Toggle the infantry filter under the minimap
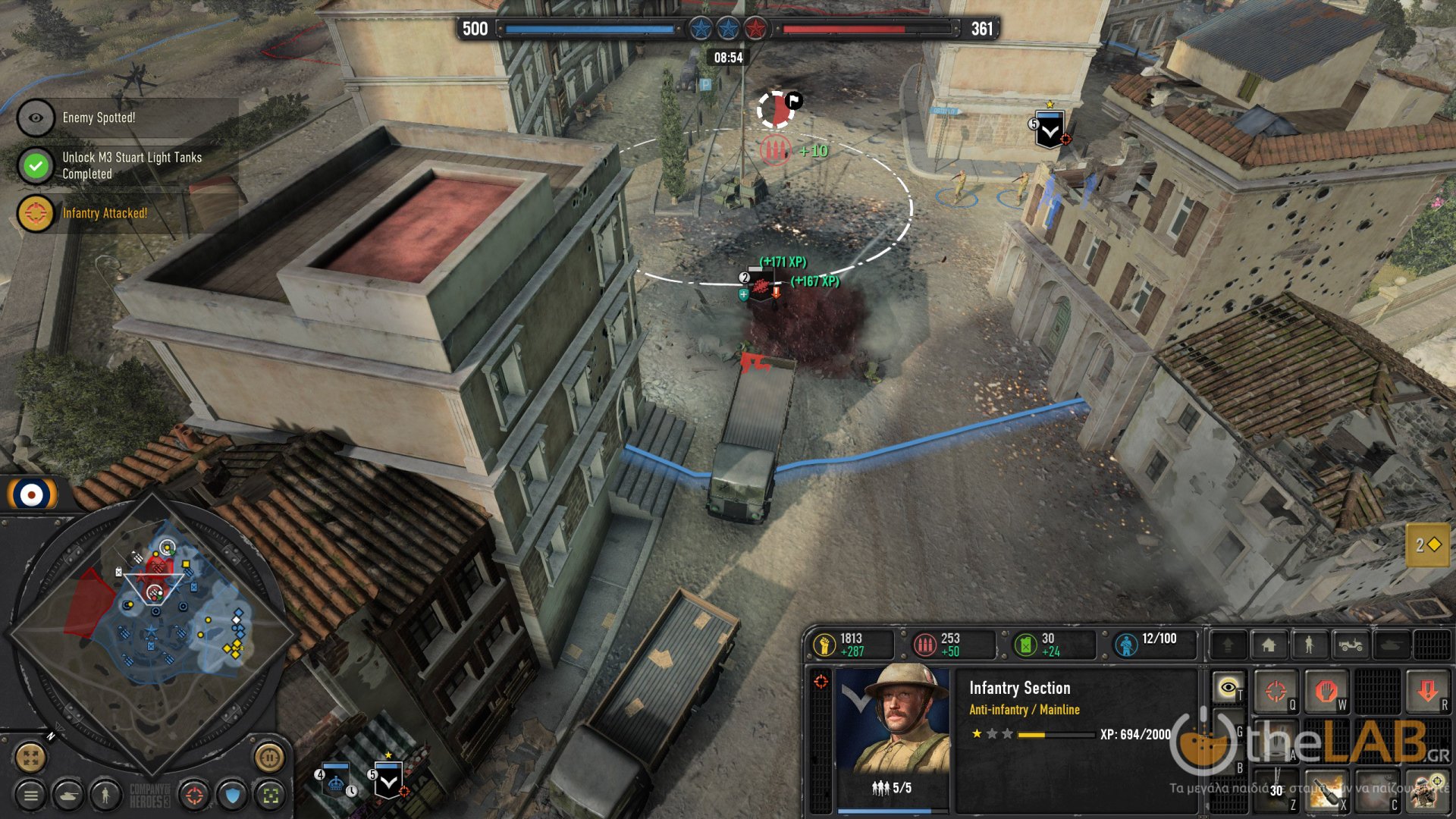Viewport: 1456px width, 819px height. click(105, 795)
